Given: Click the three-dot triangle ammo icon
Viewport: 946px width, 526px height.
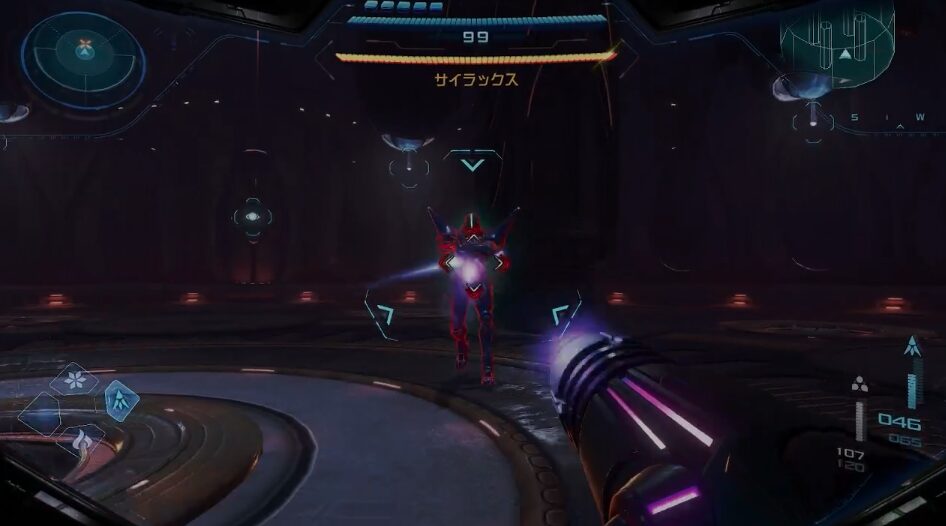Looking at the screenshot, I should (x=859, y=385).
